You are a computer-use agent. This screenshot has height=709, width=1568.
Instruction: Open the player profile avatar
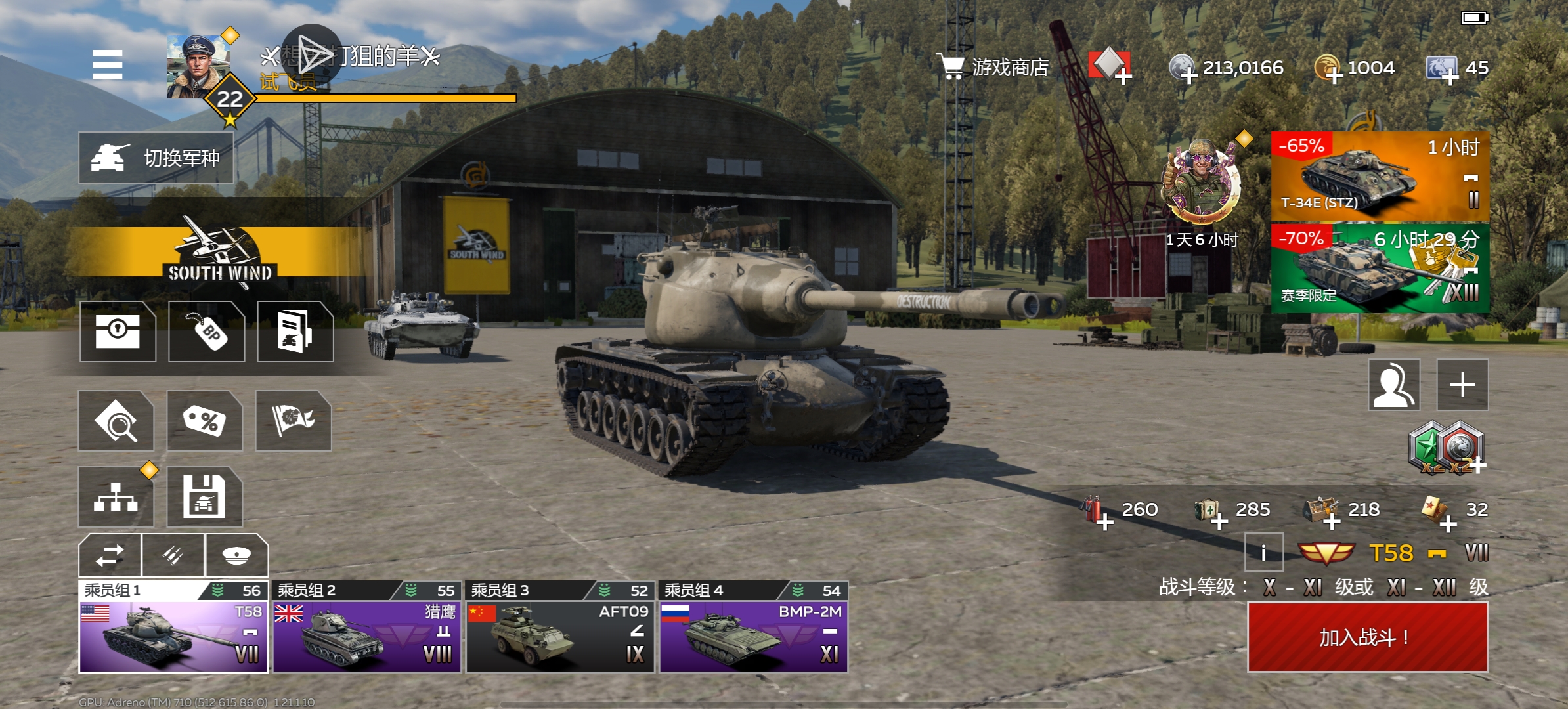(x=198, y=68)
